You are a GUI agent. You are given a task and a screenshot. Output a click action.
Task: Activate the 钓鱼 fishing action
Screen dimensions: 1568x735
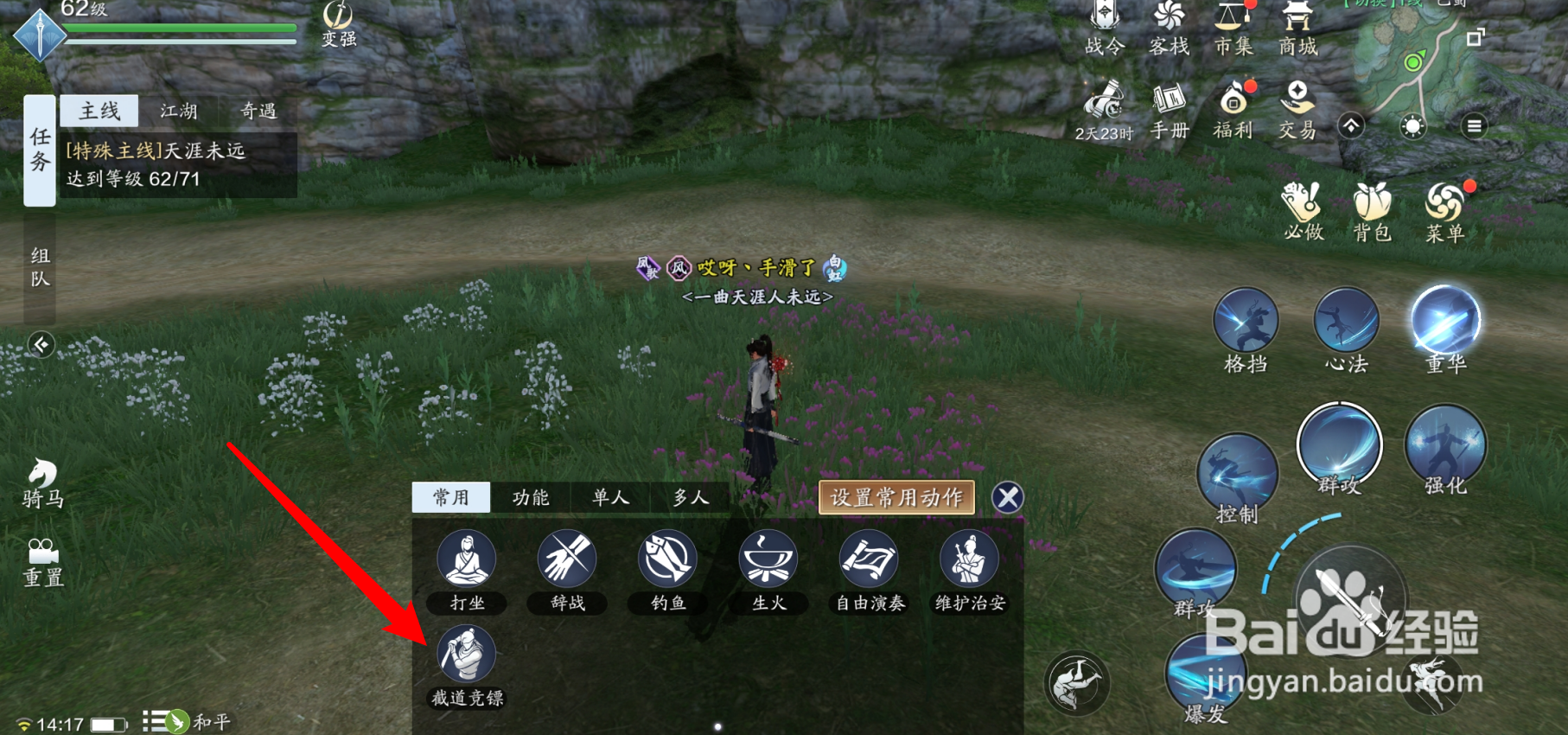pos(667,559)
